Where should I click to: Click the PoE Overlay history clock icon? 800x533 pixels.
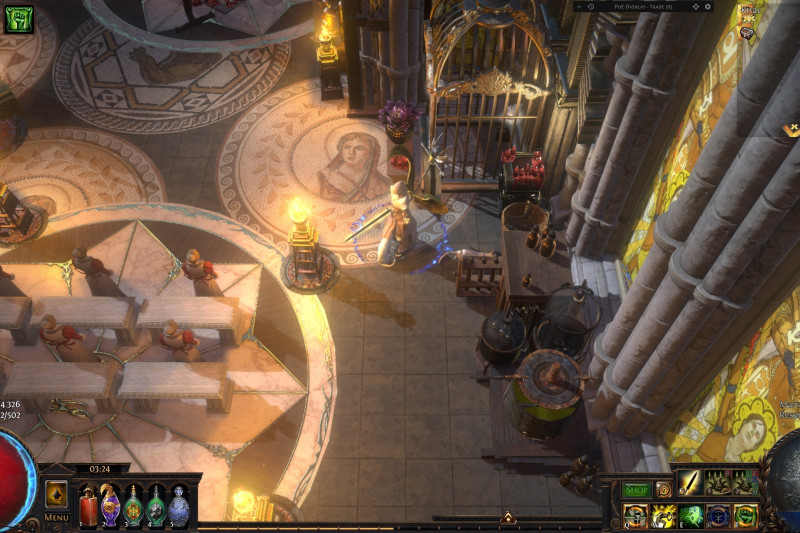[592, 6]
